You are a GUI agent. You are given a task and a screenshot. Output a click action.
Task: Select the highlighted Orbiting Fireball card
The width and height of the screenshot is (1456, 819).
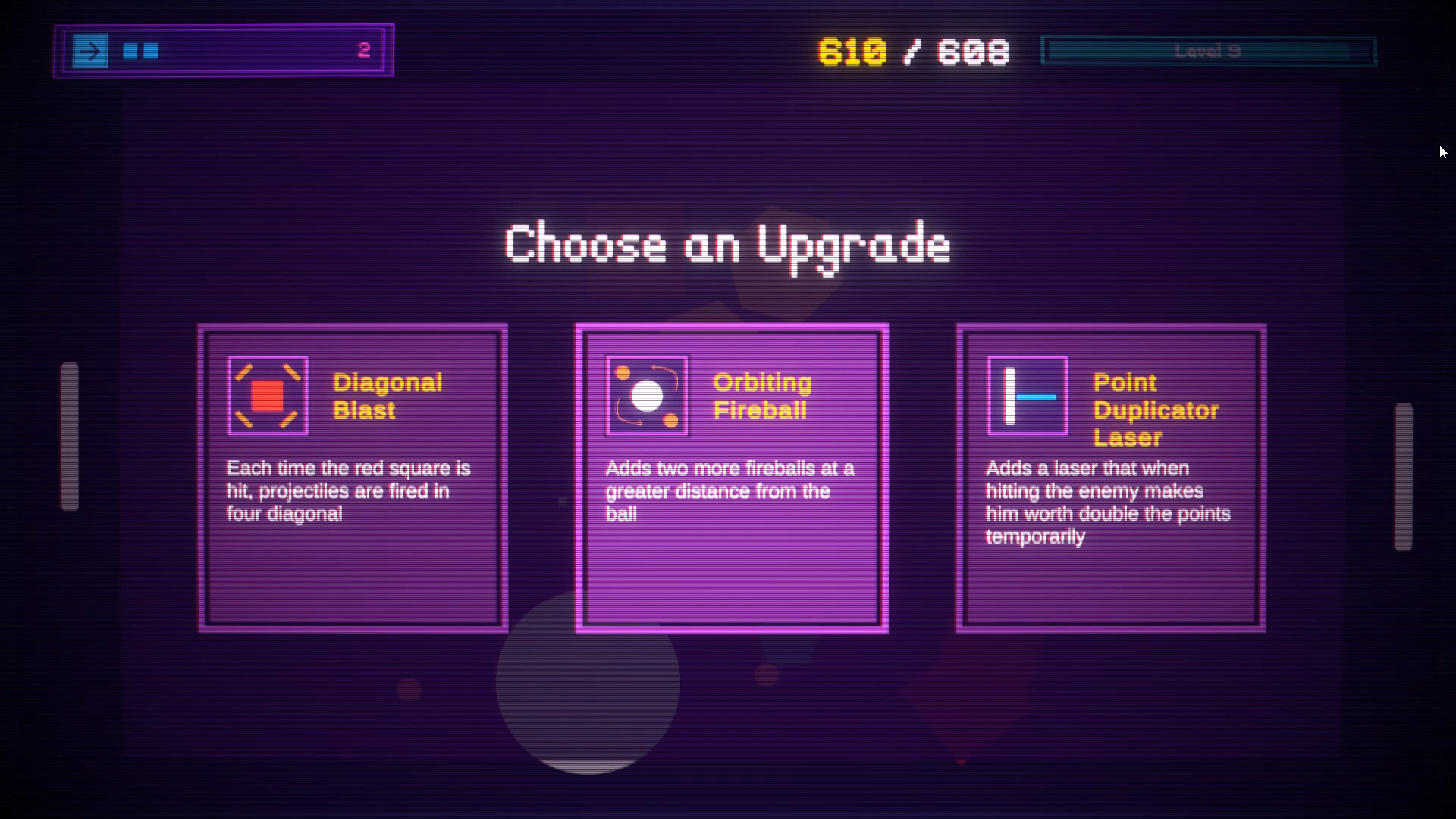pos(731,475)
